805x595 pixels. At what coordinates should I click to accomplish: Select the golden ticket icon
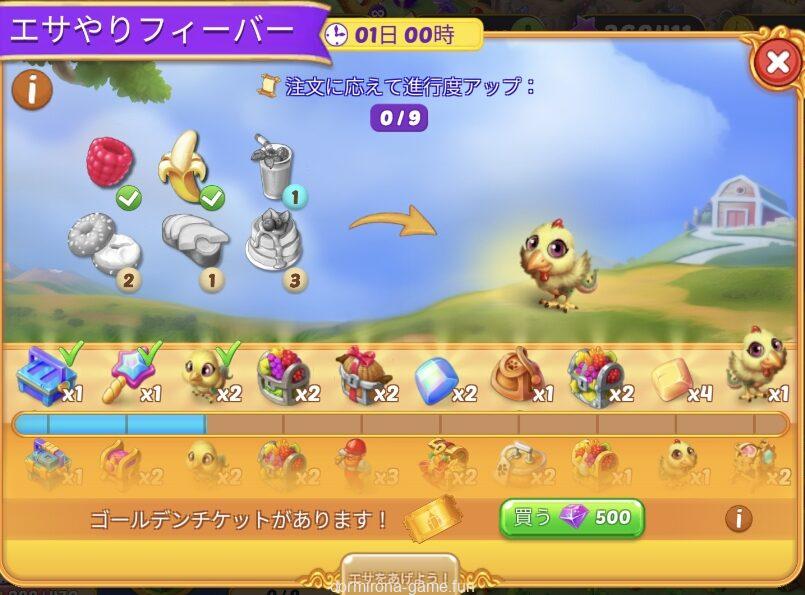(432, 519)
